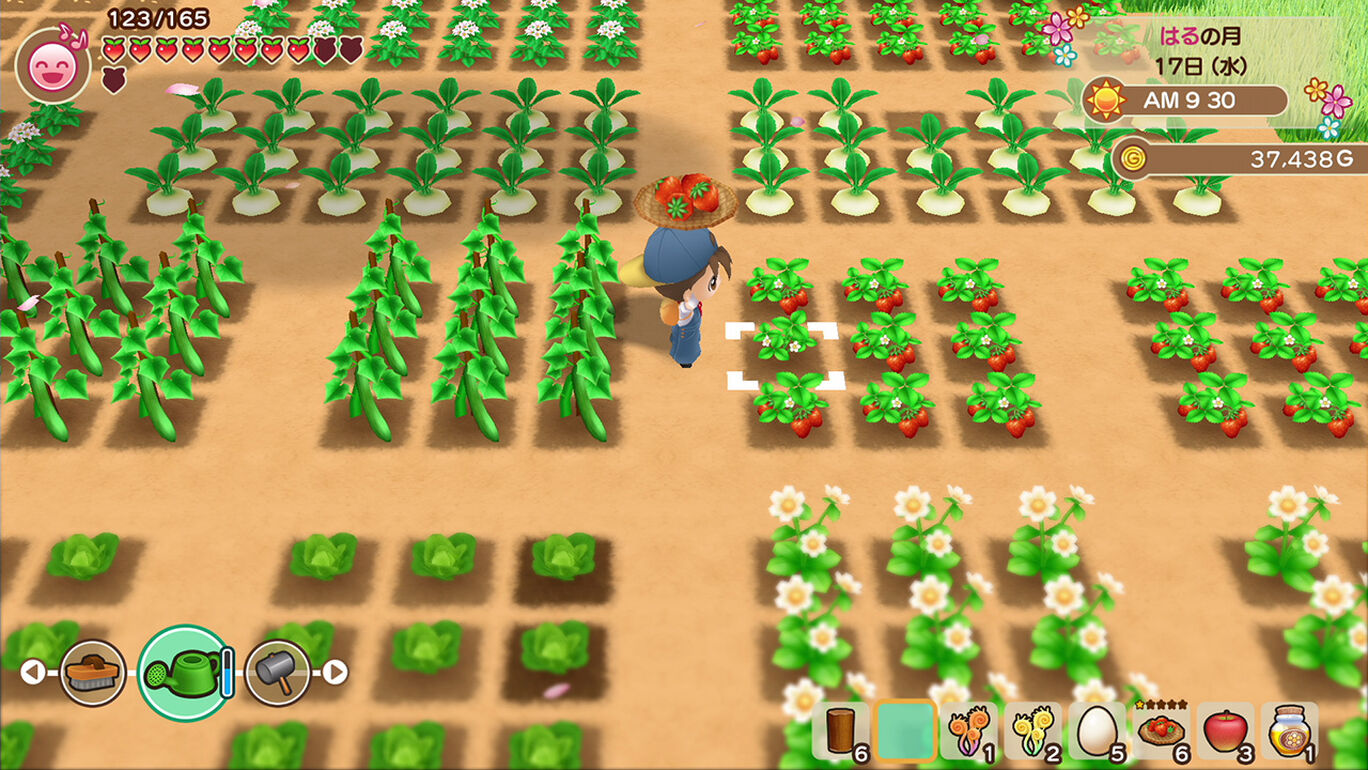The image size is (1368, 770).
Task: Click the pink smiley mood face icon
Action: point(52,66)
